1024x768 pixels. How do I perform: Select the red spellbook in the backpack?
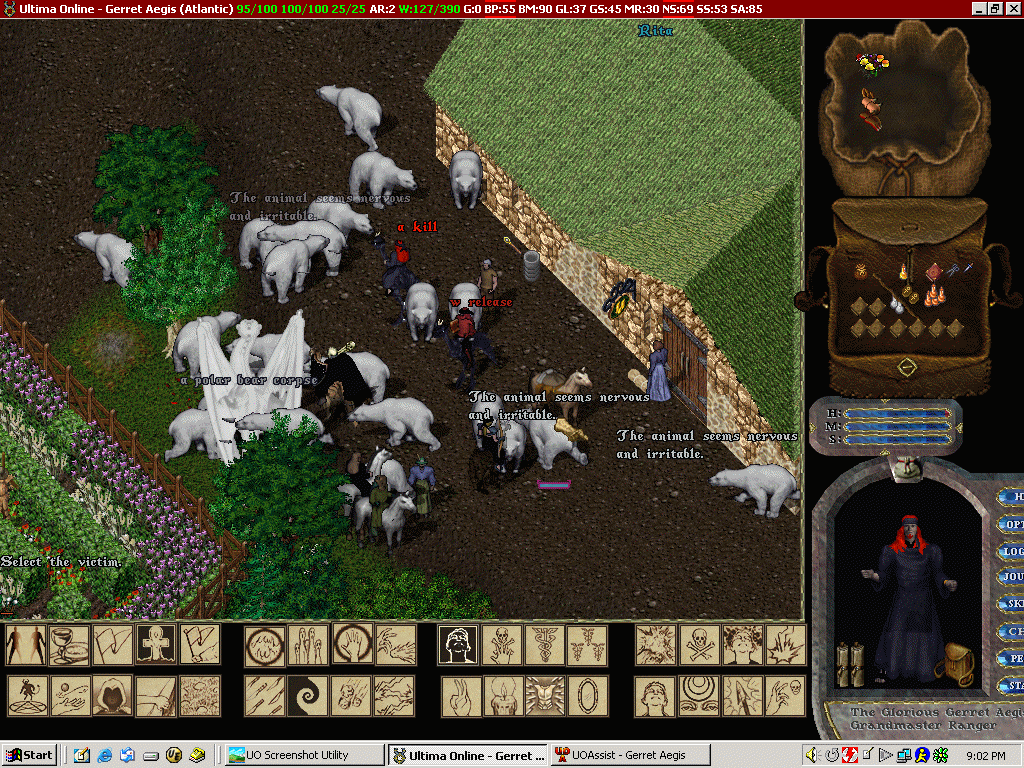pos(933,271)
